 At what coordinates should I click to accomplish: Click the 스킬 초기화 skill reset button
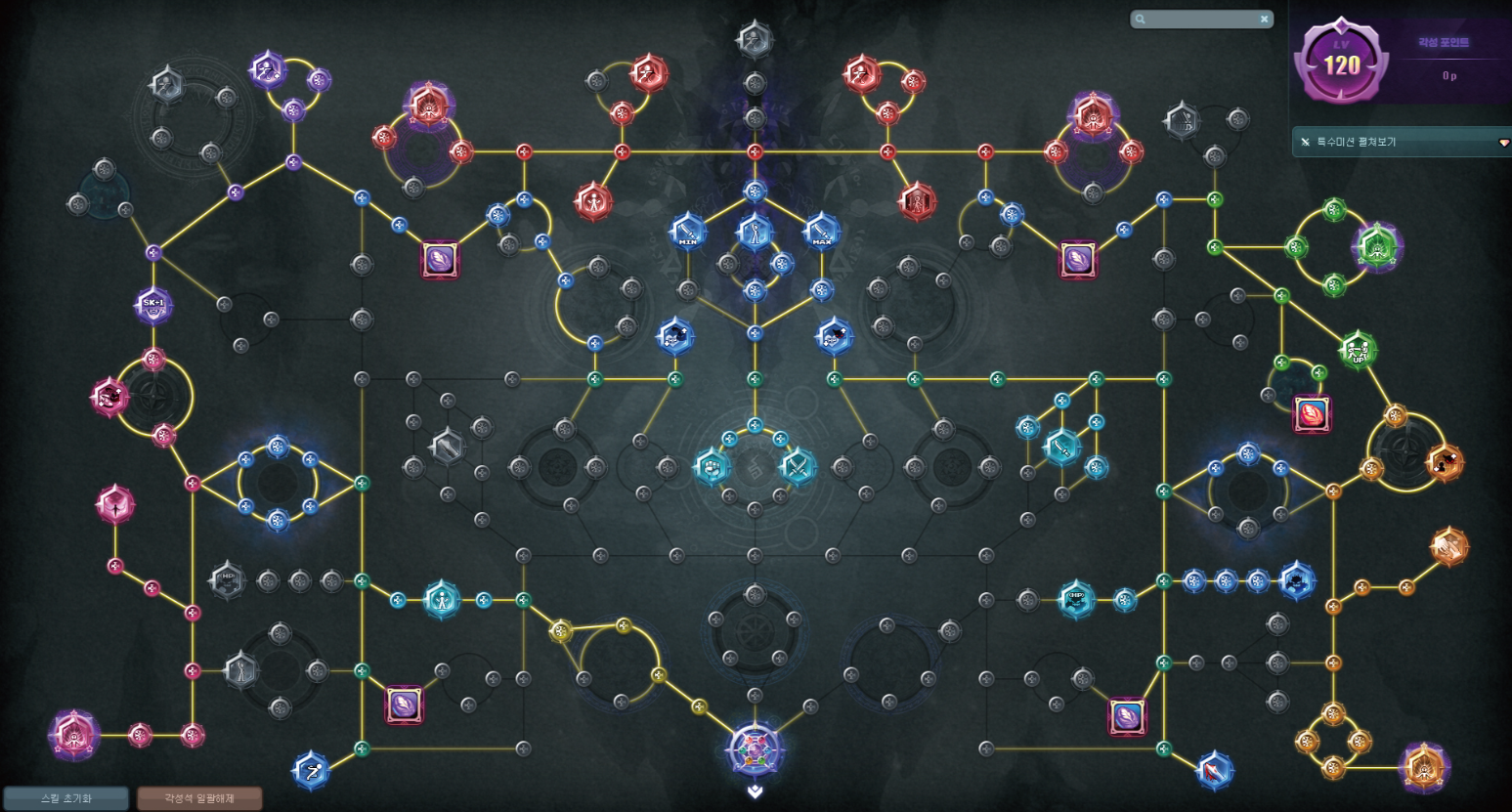pyautogui.click(x=65, y=798)
